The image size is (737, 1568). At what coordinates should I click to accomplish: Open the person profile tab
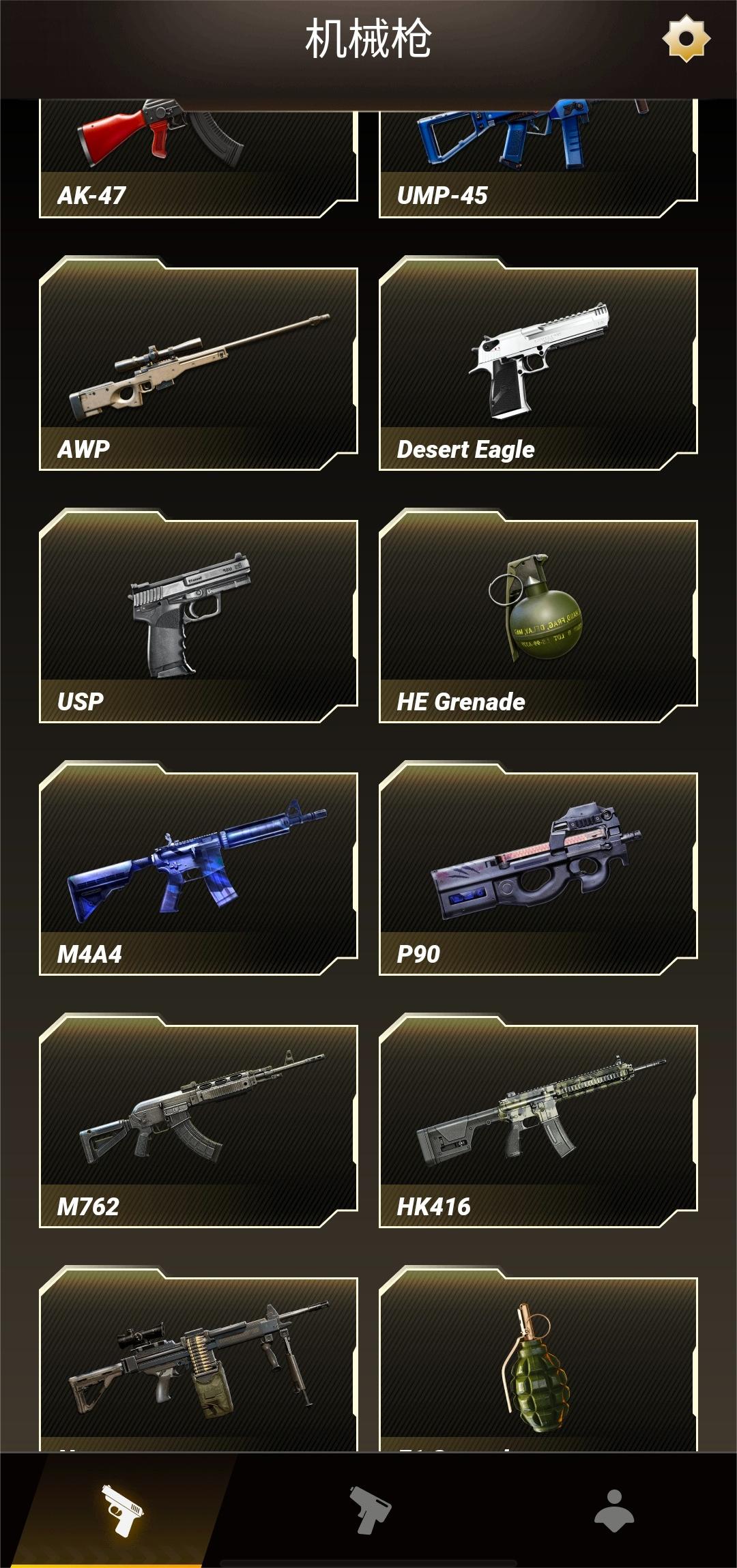[614, 1509]
